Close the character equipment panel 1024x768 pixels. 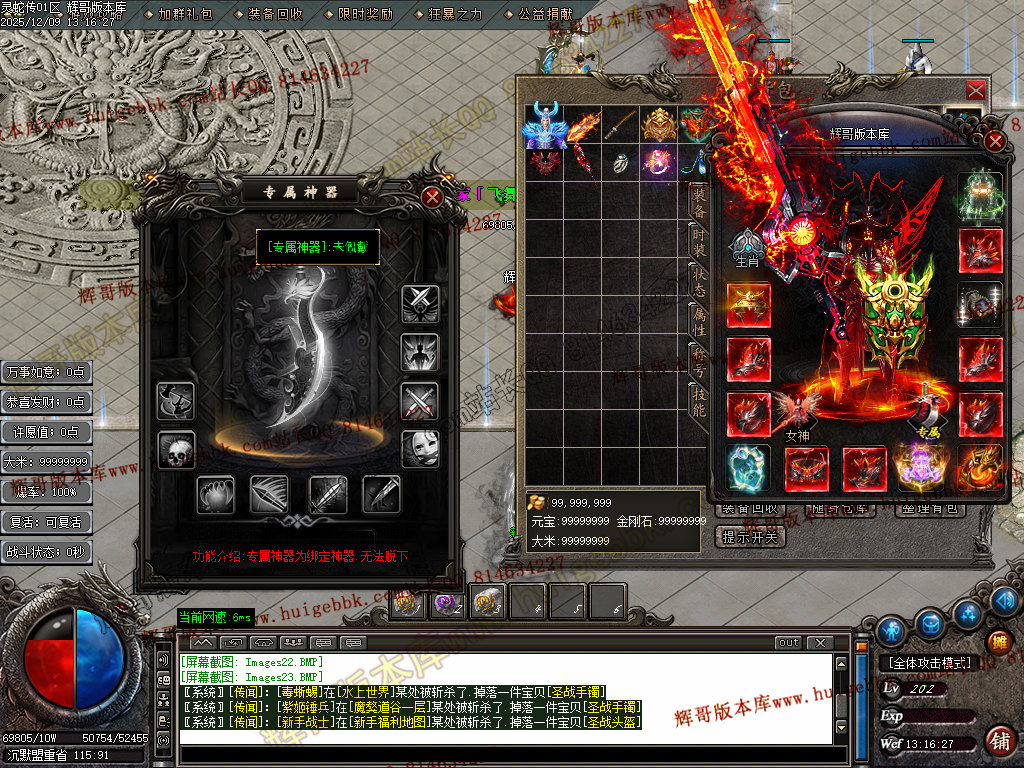click(x=994, y=140)
